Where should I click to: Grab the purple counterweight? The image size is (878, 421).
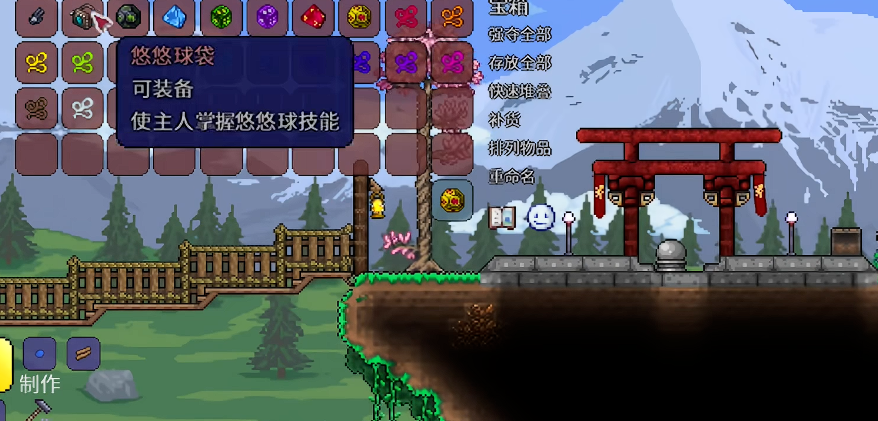tap(267, 16)
